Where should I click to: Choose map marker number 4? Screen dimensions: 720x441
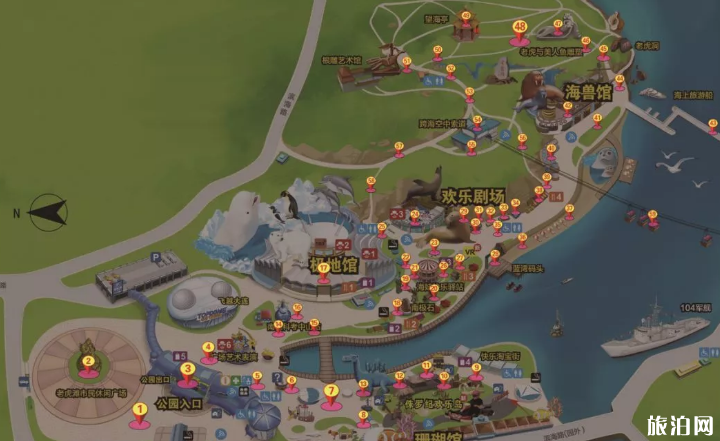pyautogui.click(x=208, y=349)
